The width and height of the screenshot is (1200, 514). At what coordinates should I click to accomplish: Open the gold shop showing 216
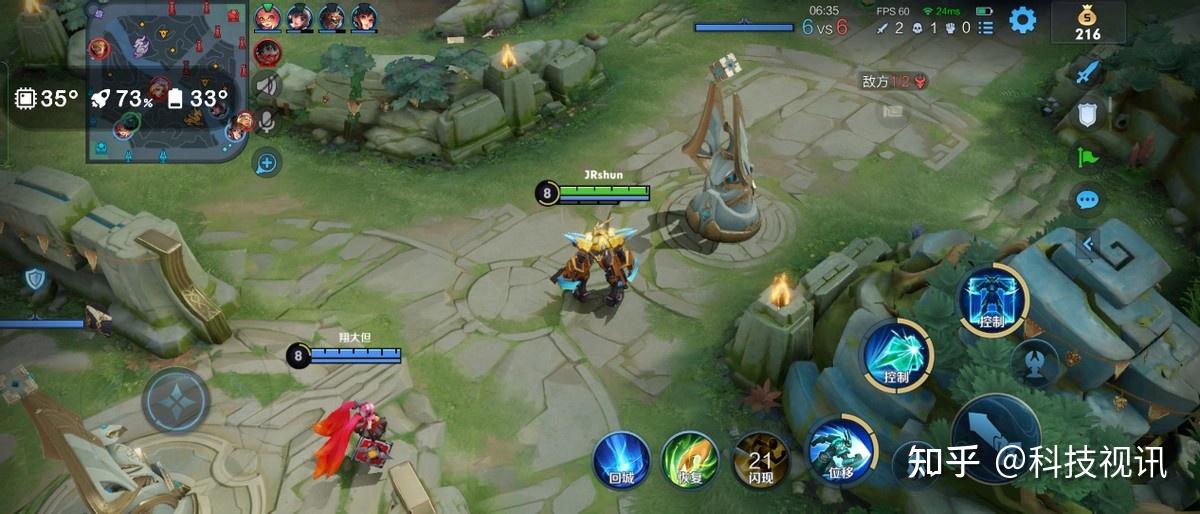(1087, 22)
